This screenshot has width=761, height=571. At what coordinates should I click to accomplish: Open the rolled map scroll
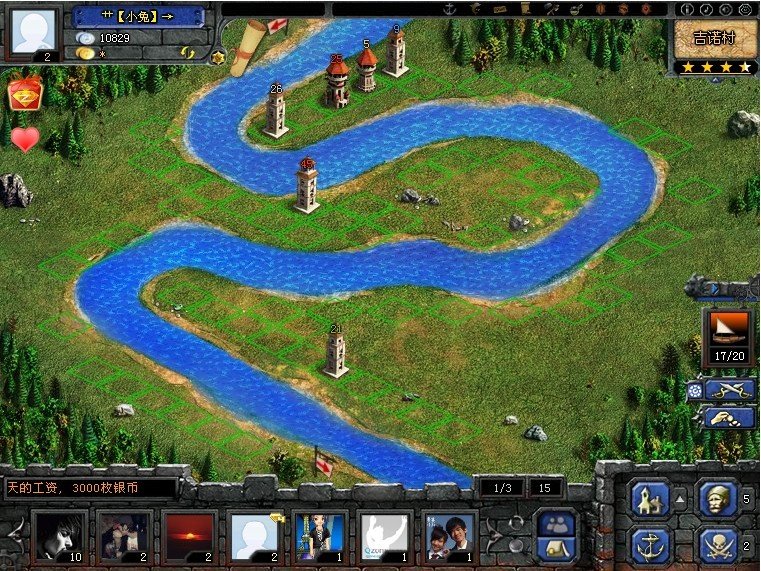pyautogui.click(x=247, y=50)
